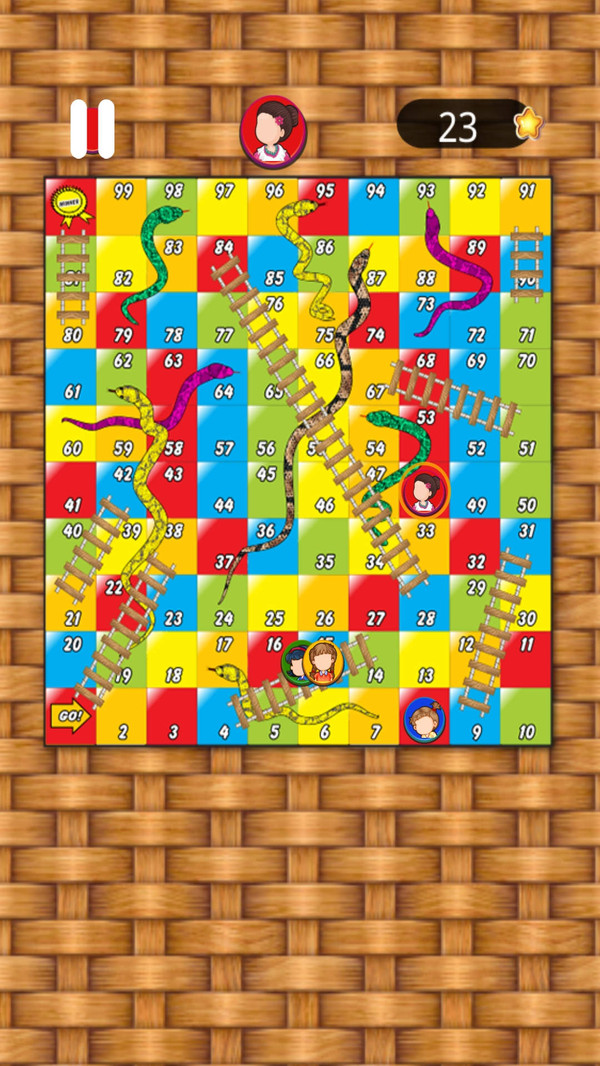Pause the game with the pause button
The width and height of the screenshot is (600, 1066).
click(x=92, y=129)
